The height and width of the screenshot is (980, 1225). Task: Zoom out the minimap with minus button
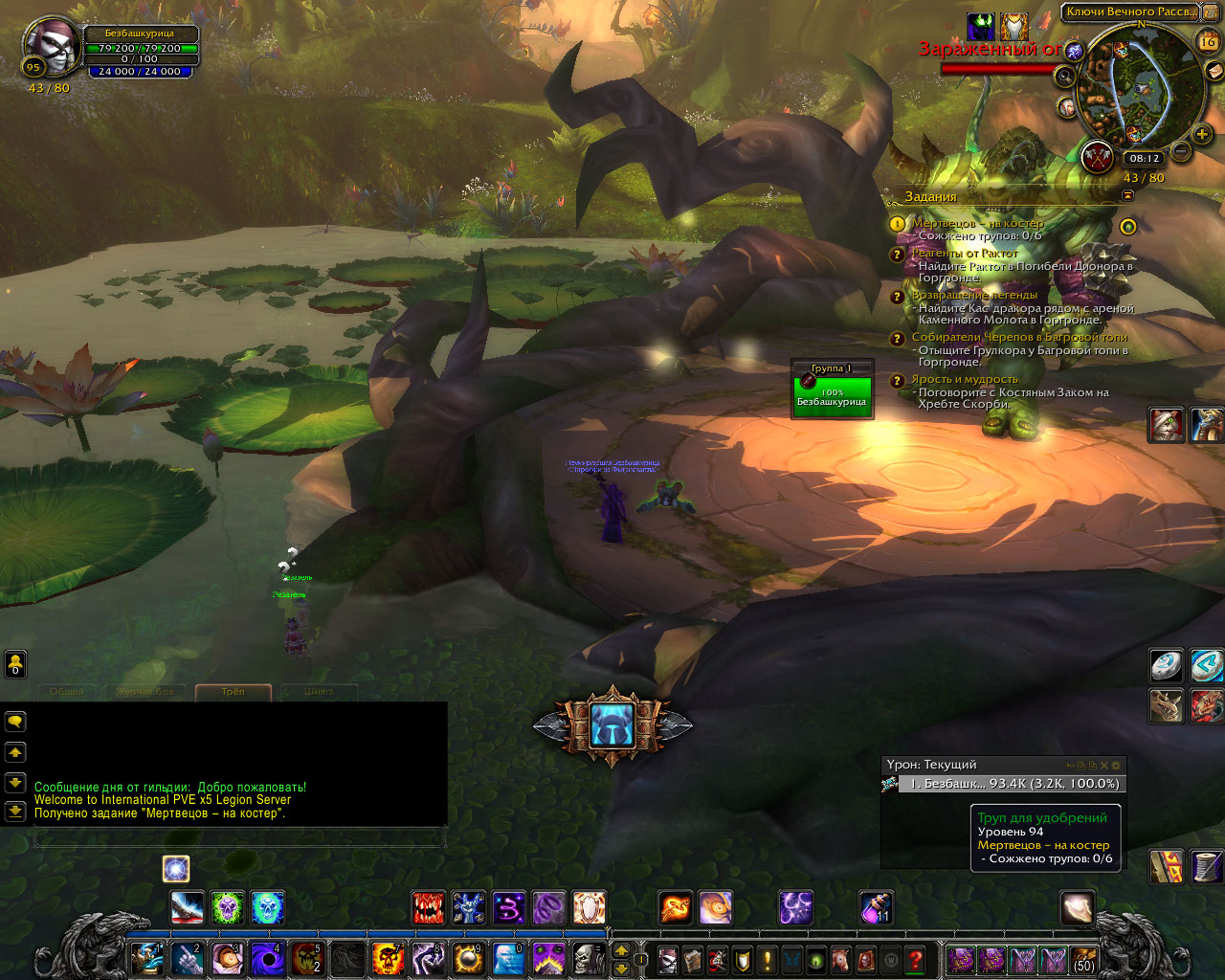point(1182,152)
